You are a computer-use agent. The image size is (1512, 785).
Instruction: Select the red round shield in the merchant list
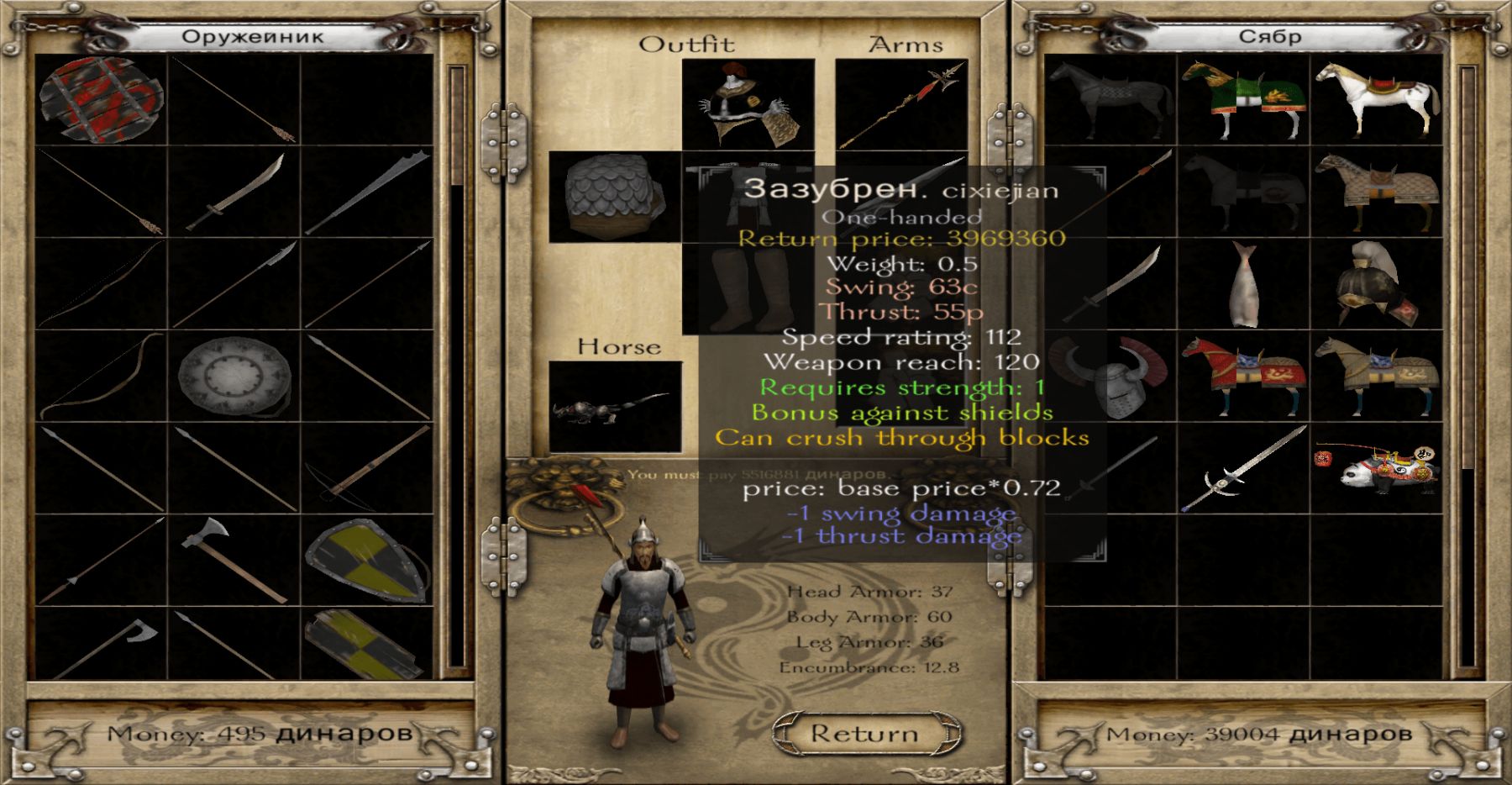[x=101, y=100]
